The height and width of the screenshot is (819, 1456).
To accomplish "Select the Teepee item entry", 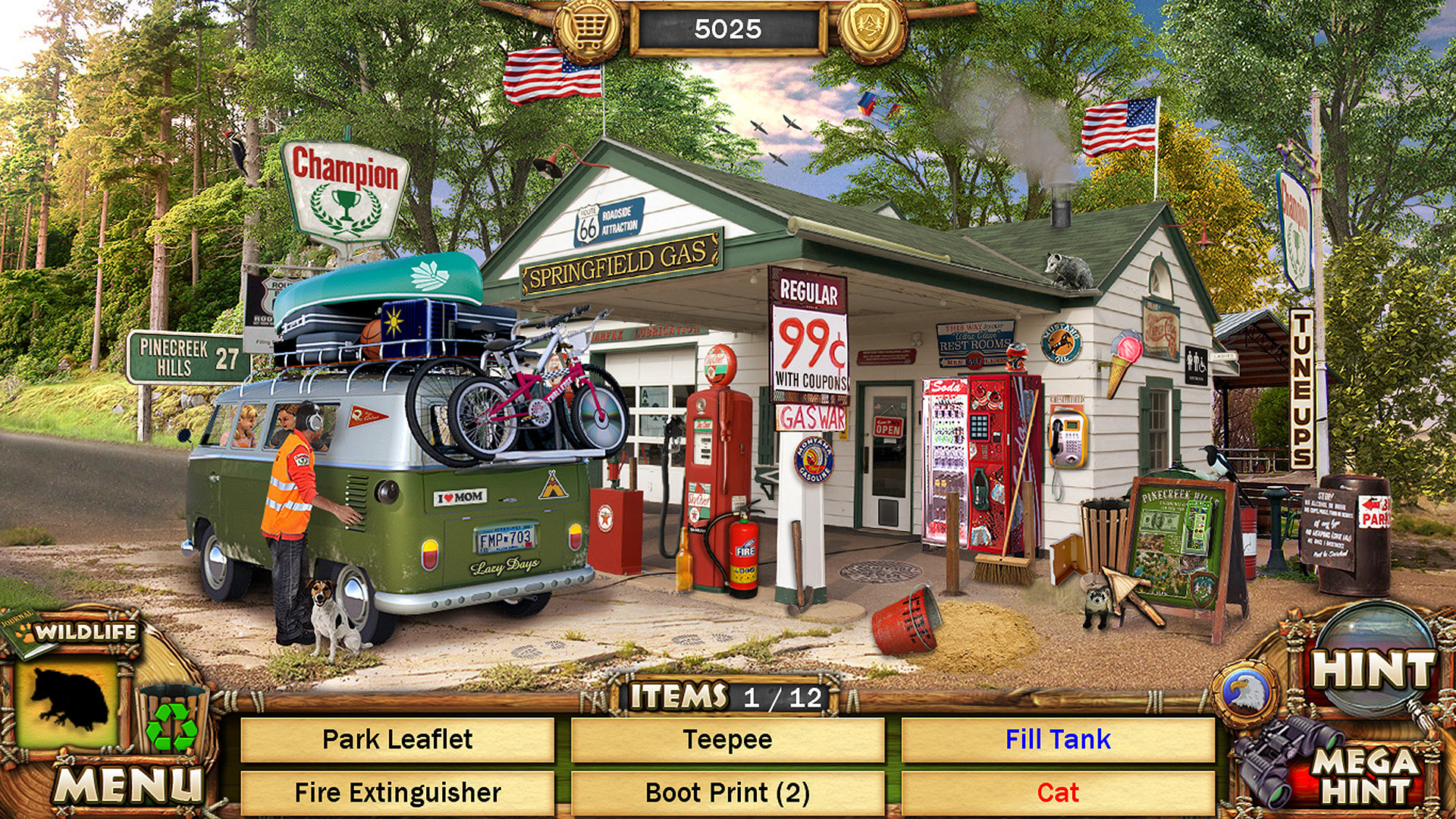I will (x=726, y=738).
